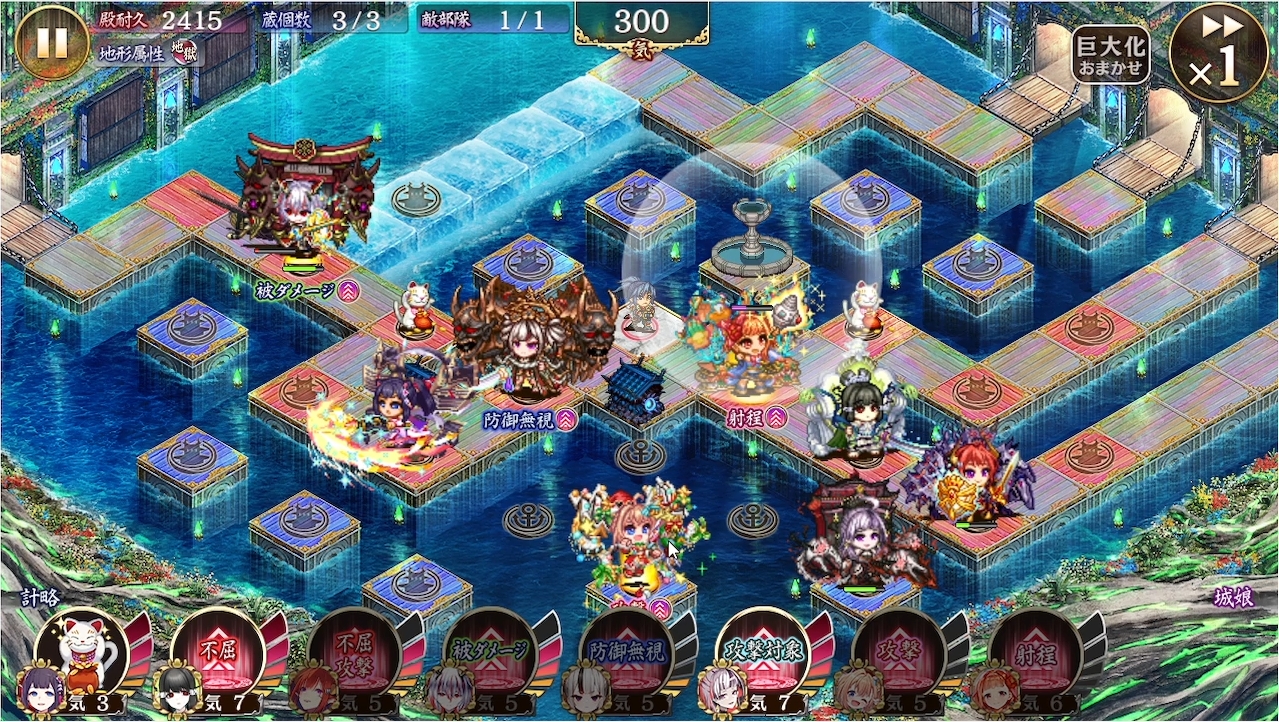Pause the battle with the pause button

(52, 42)
